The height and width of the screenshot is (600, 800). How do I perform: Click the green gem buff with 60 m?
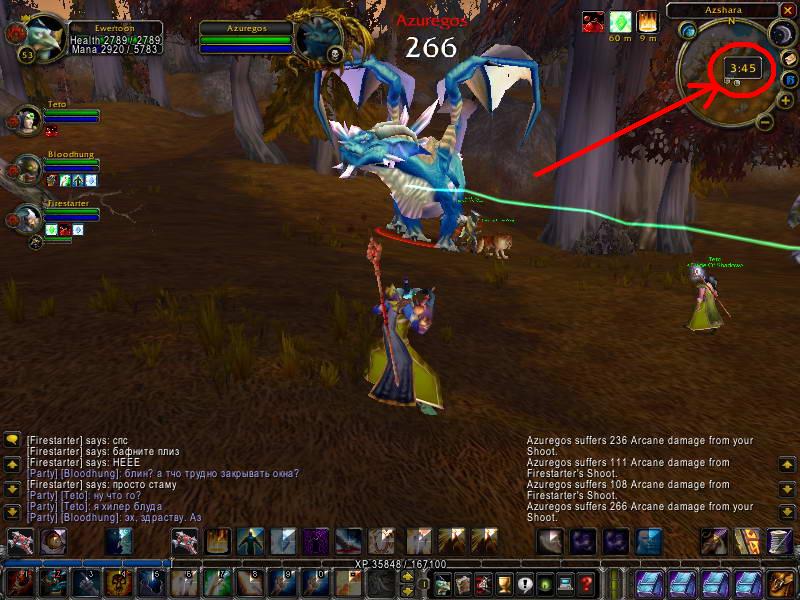click(x=620, y=22)
